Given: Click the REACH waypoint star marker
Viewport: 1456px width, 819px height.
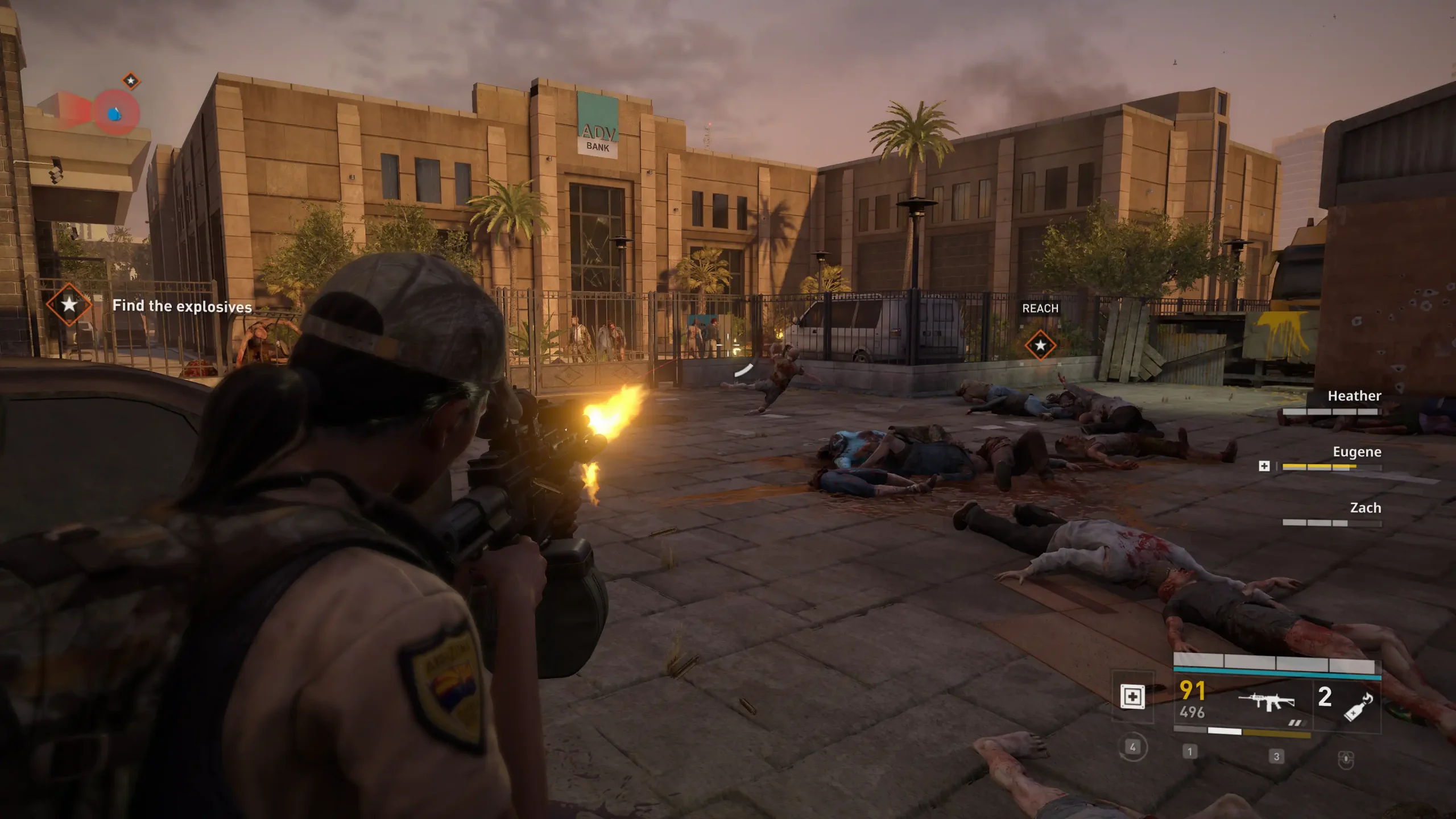Looking at the screenshot, I should coord(1040,345).
